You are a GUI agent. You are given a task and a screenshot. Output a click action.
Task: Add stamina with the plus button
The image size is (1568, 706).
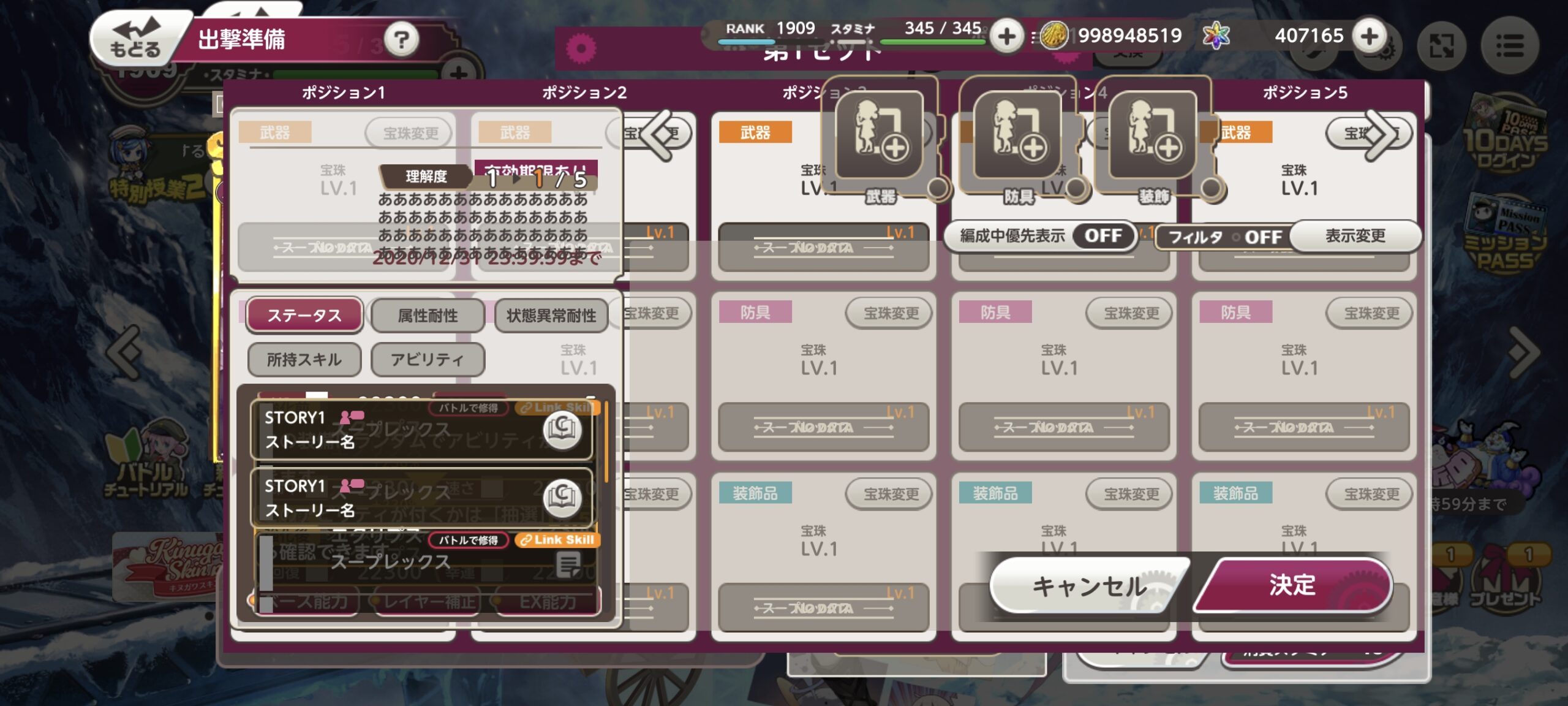tap(1006, 36)
